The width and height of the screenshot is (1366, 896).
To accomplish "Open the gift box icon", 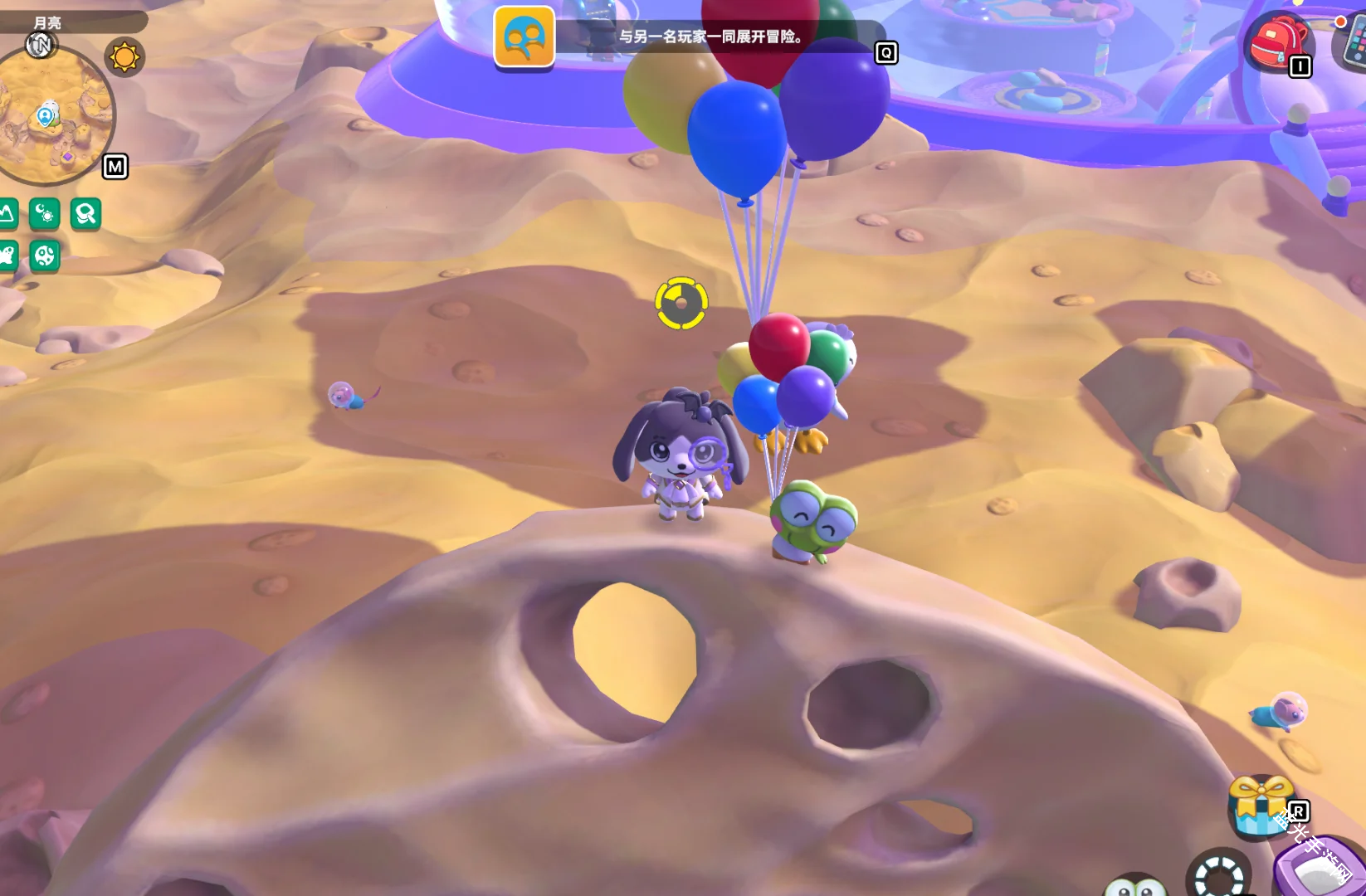I will click(1260, 805).
